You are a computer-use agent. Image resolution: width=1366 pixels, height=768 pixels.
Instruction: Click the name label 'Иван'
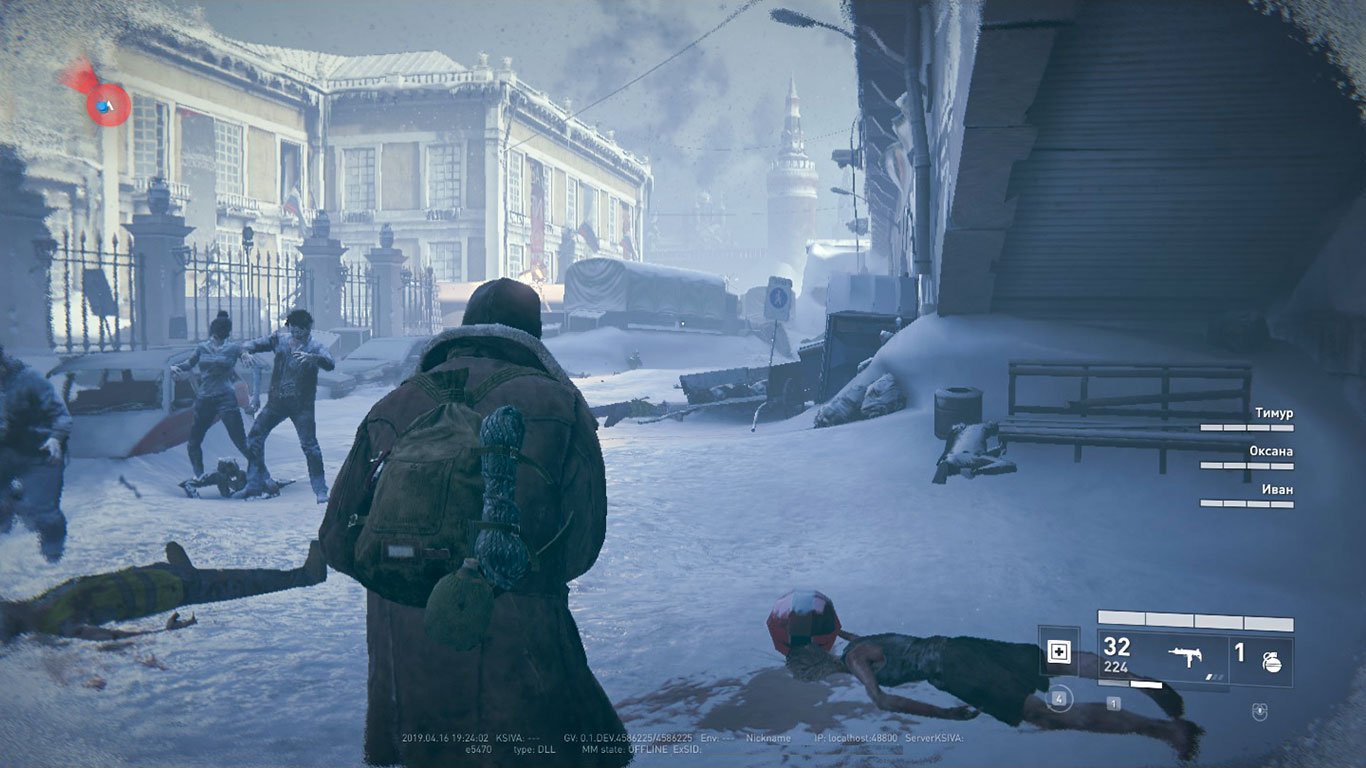tap(1278, 489)
